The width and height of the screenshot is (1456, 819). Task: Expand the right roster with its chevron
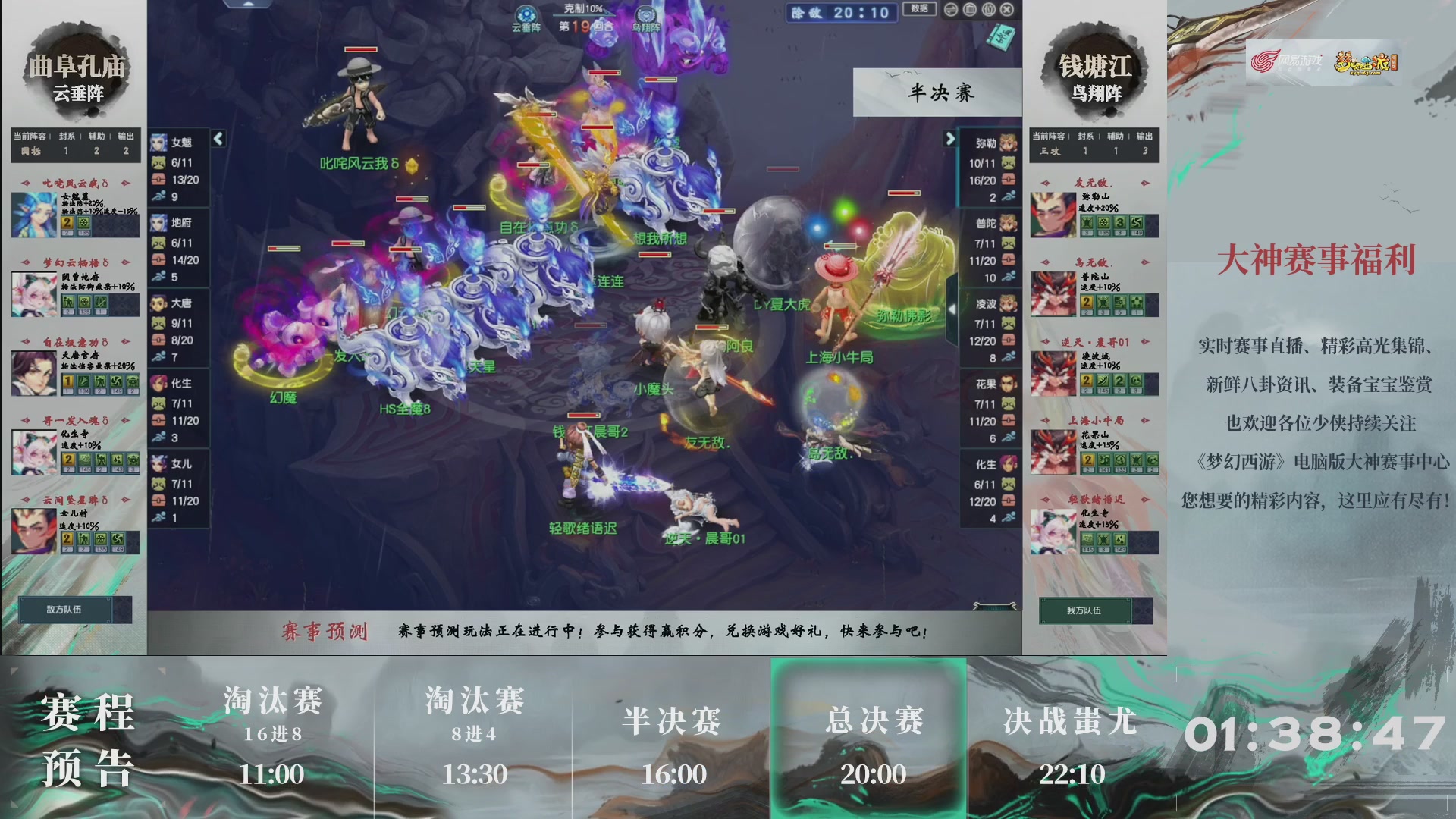[952, 140]
